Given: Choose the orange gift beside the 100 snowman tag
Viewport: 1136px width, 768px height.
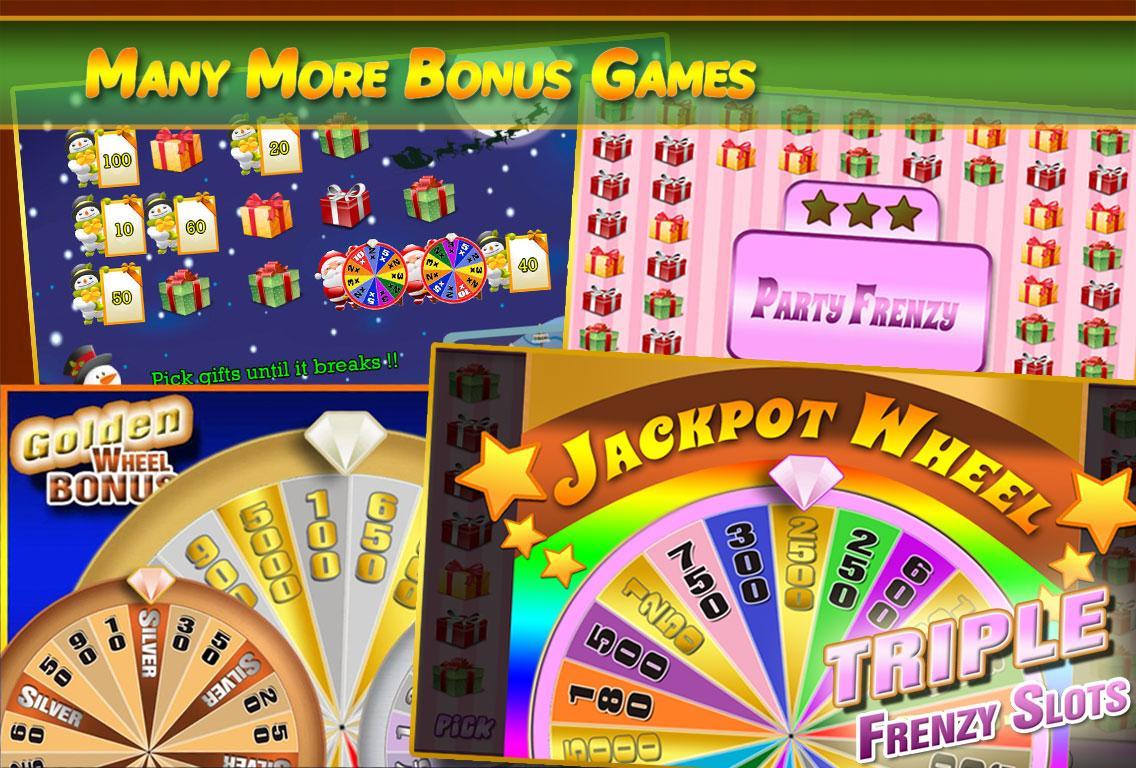Looking at the screenshot, I should pos(176,149).
